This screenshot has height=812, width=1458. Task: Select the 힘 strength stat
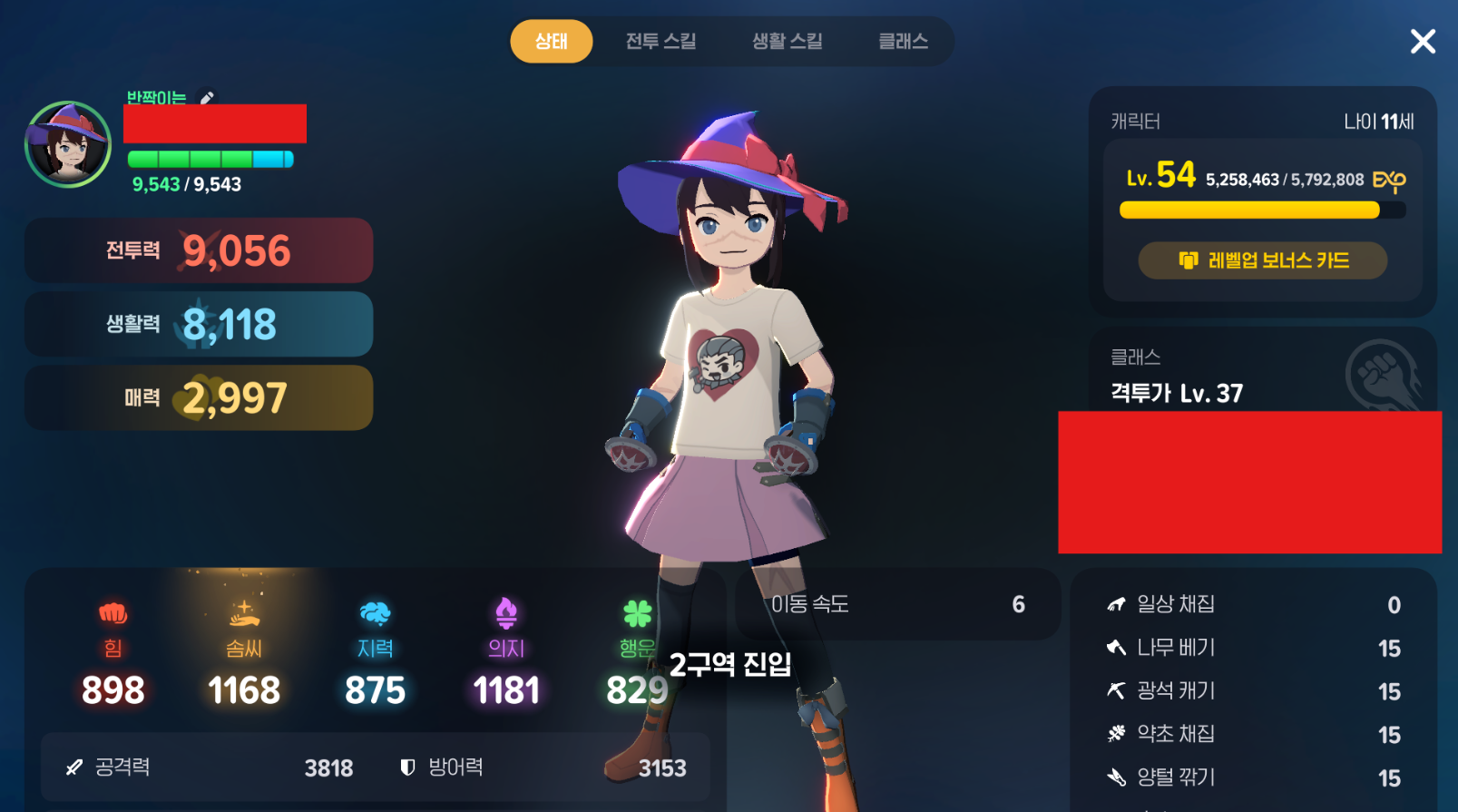pyautogui.click(x=113, y=653)
